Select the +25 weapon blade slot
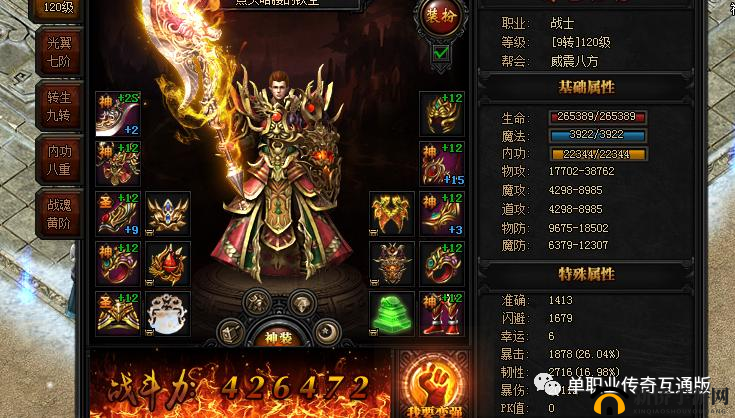 point(117,114)
